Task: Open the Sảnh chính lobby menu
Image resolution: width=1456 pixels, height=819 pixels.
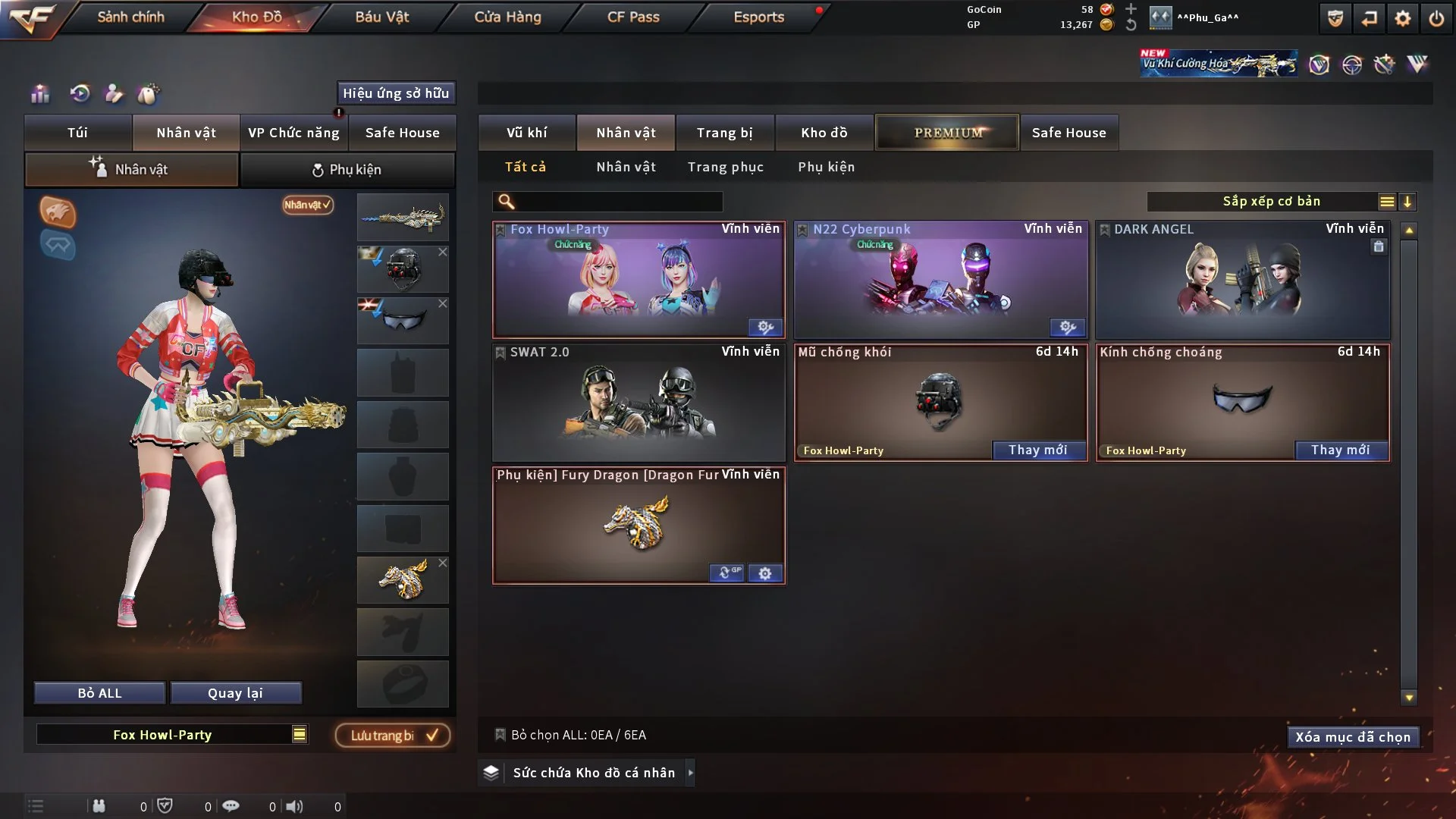Action: (130, 17)
